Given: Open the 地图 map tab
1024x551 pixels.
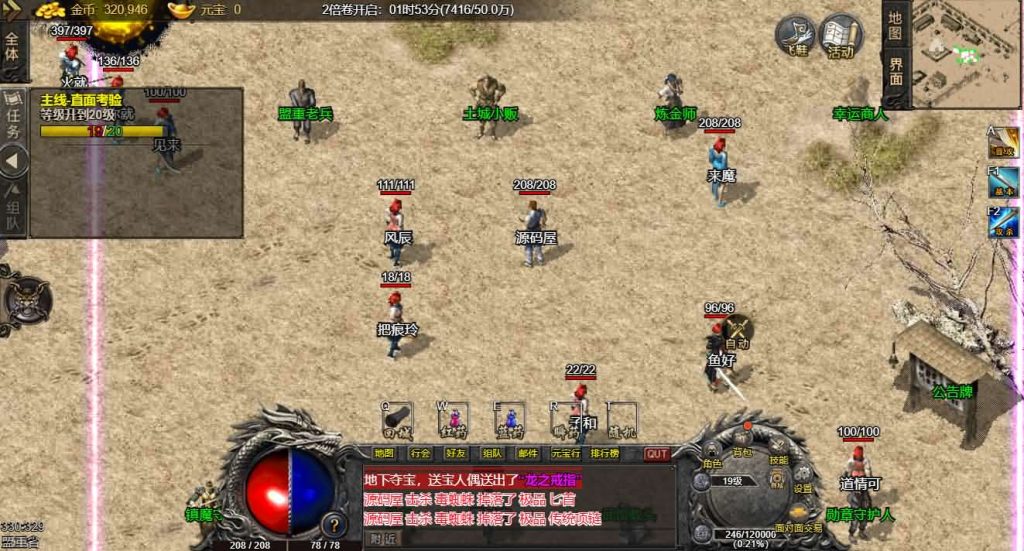Looking at the screenshot, I should [x=895, y=24].
